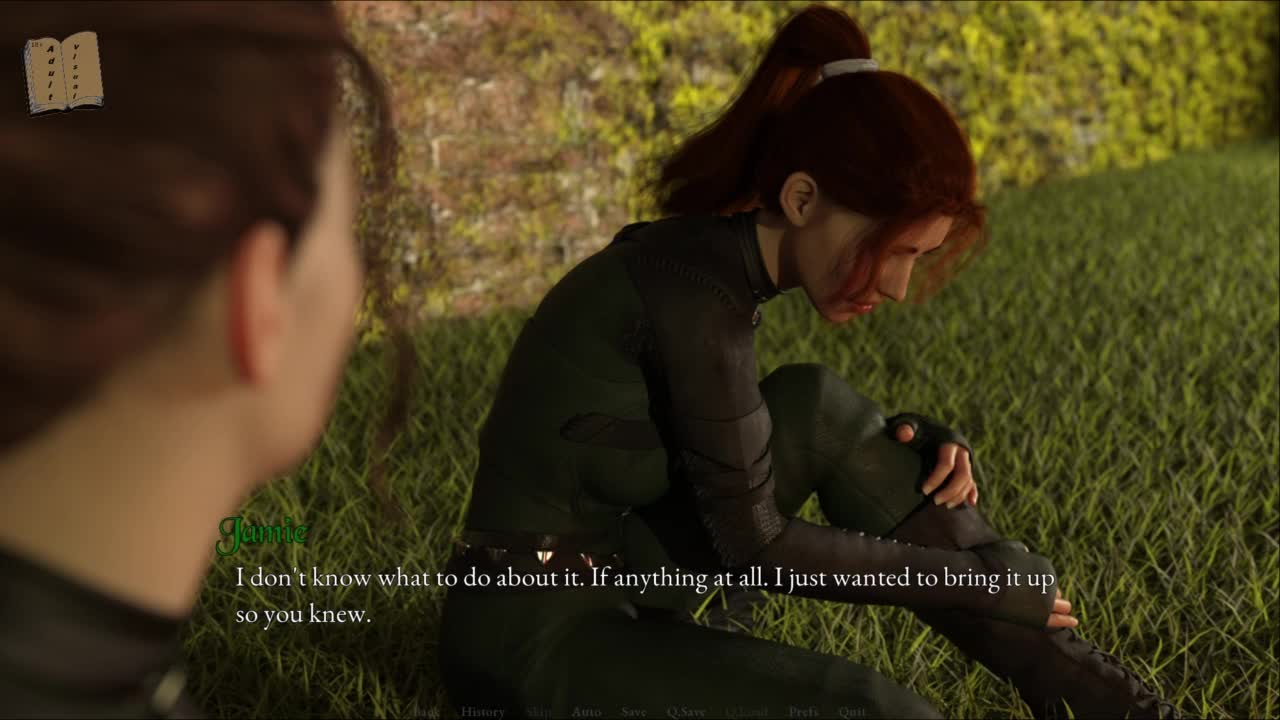Viewport: 1280px width, 720px height.
Task: Open the Prefs settings menu
Action: coord(803,712)
